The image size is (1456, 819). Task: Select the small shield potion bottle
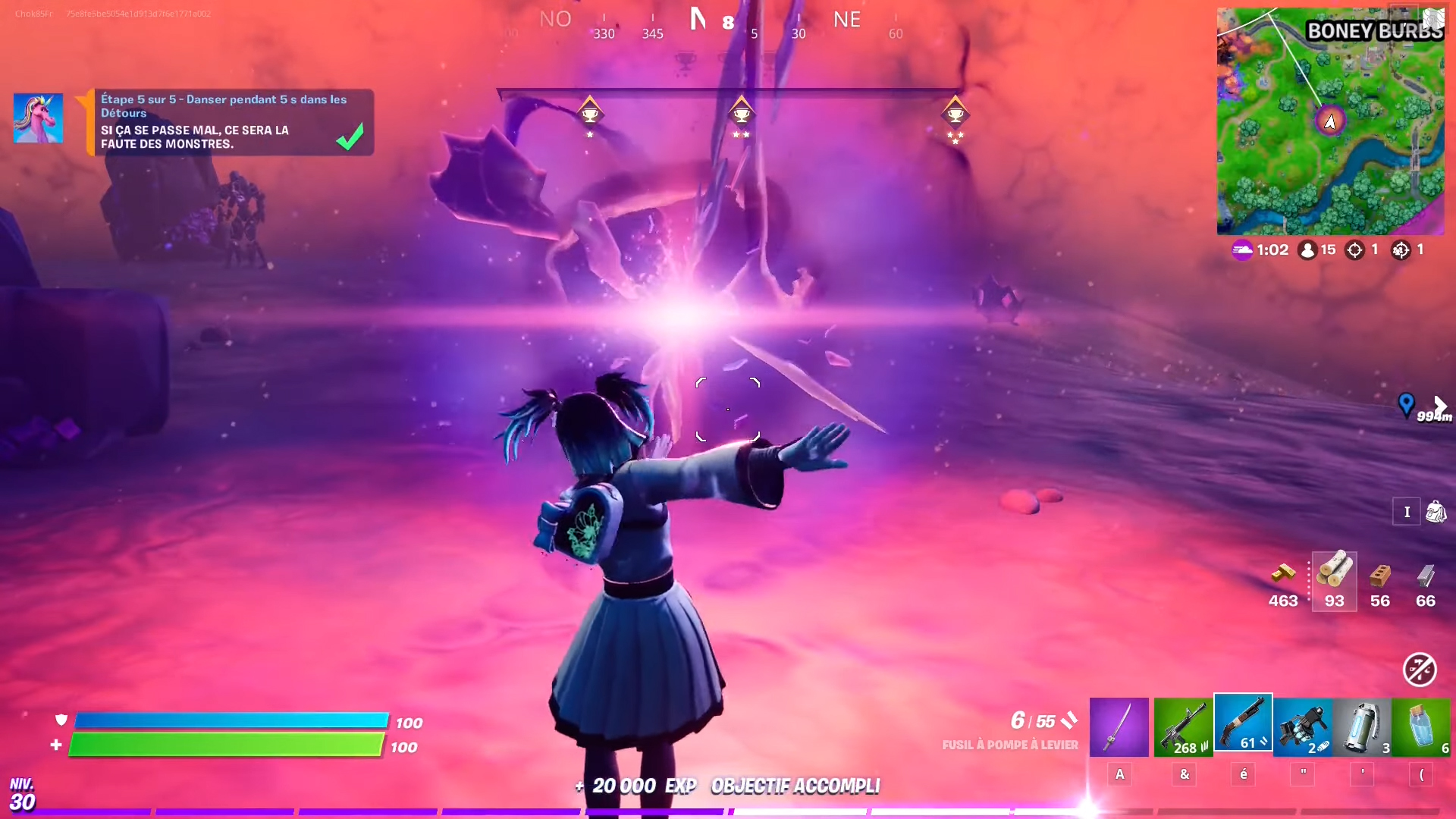pos(1421,729)
